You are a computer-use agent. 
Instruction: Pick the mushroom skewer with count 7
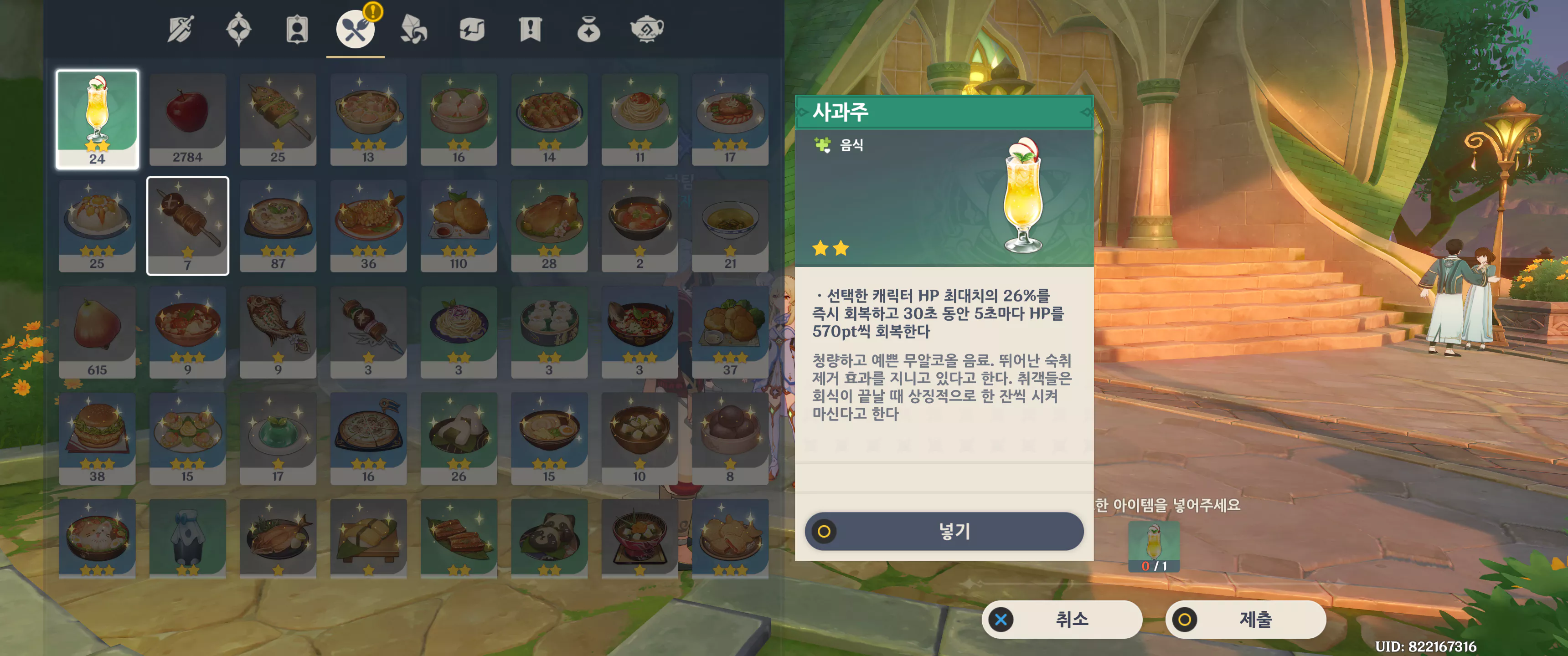[x=187, y=226]
